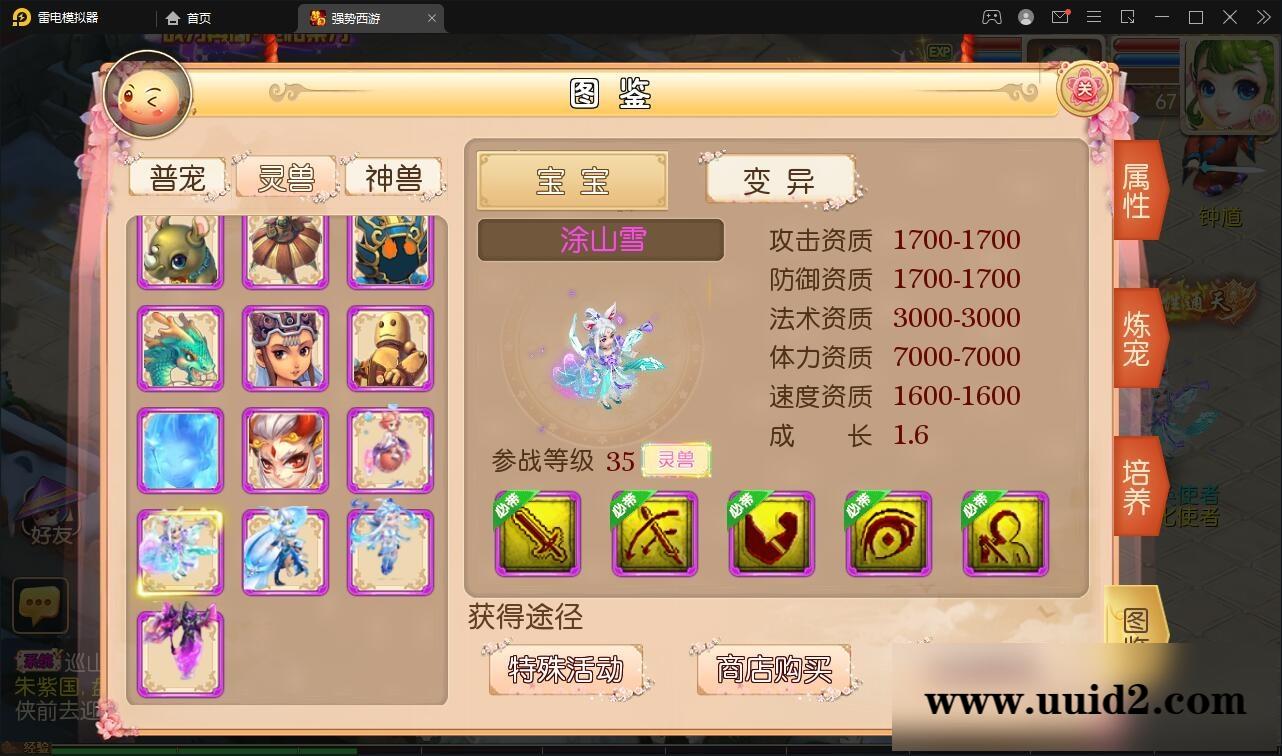The width and height of the screenshot is (1282, 756).
Task: Switch to the 神兽 category tab
Action: pos(394,177)
